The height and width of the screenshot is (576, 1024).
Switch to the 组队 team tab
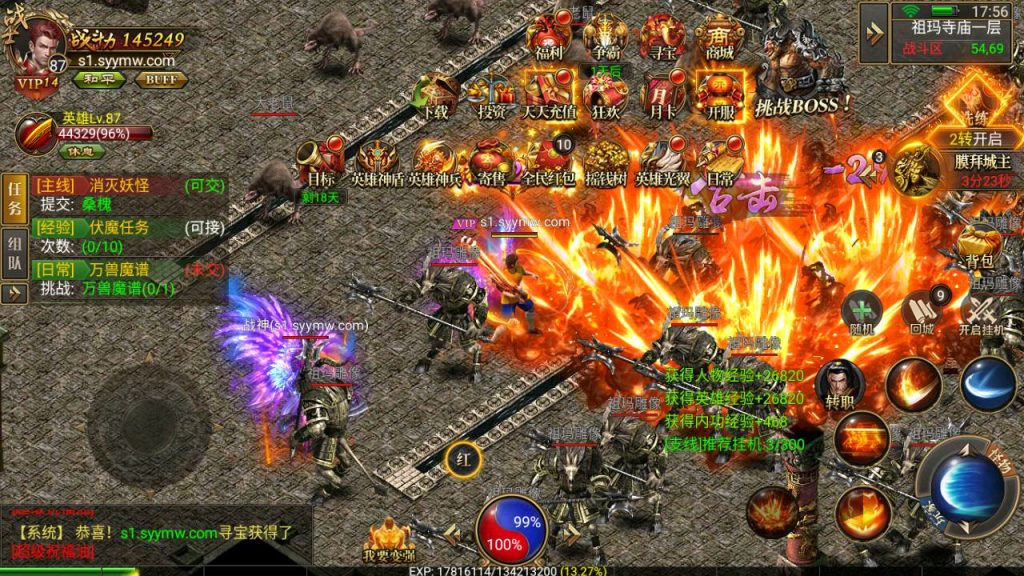[15, 251]
